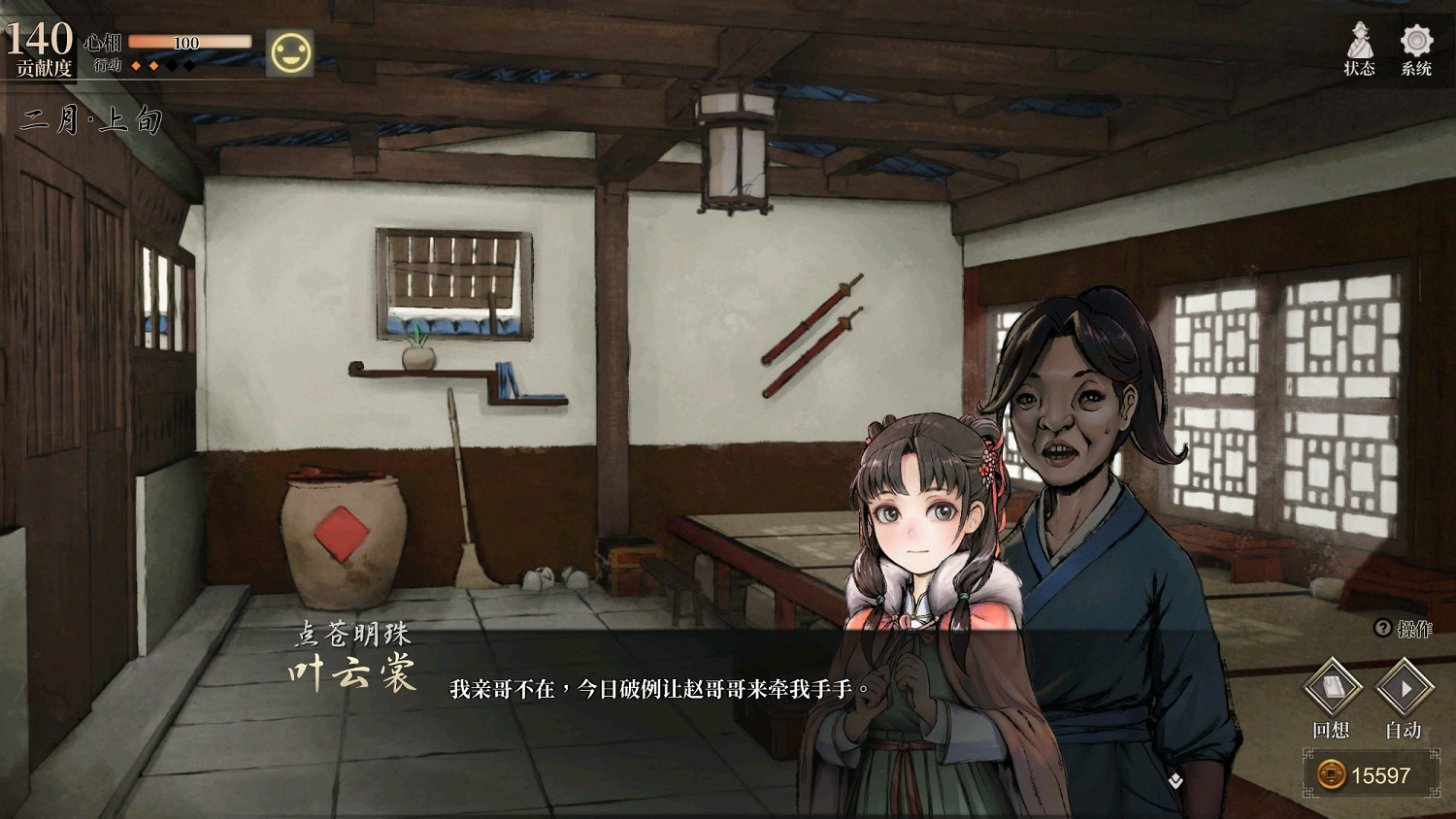Toggle auto mode with the play diamond button

(x=1404, y=689)
